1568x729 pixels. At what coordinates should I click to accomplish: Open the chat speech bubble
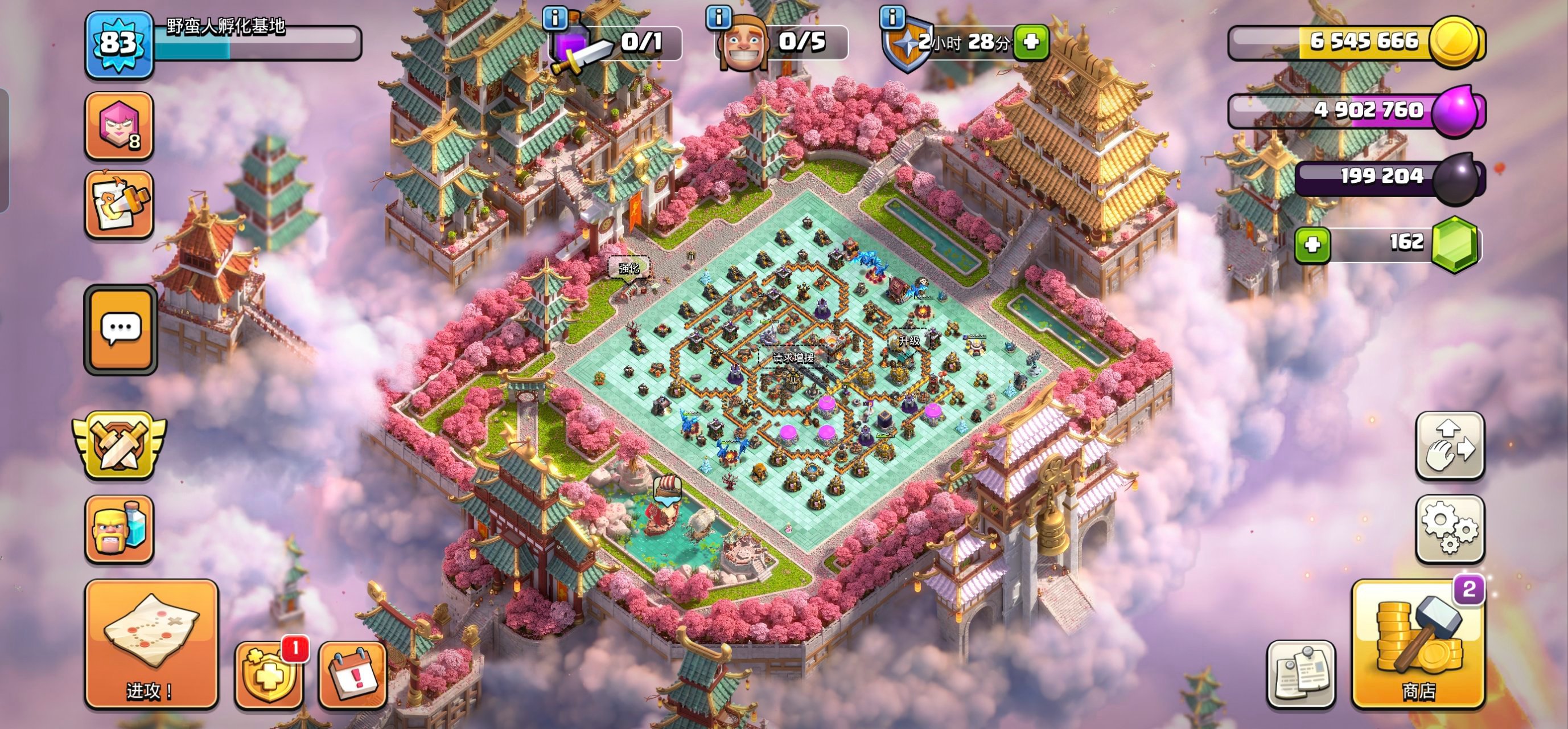[121, 329]
